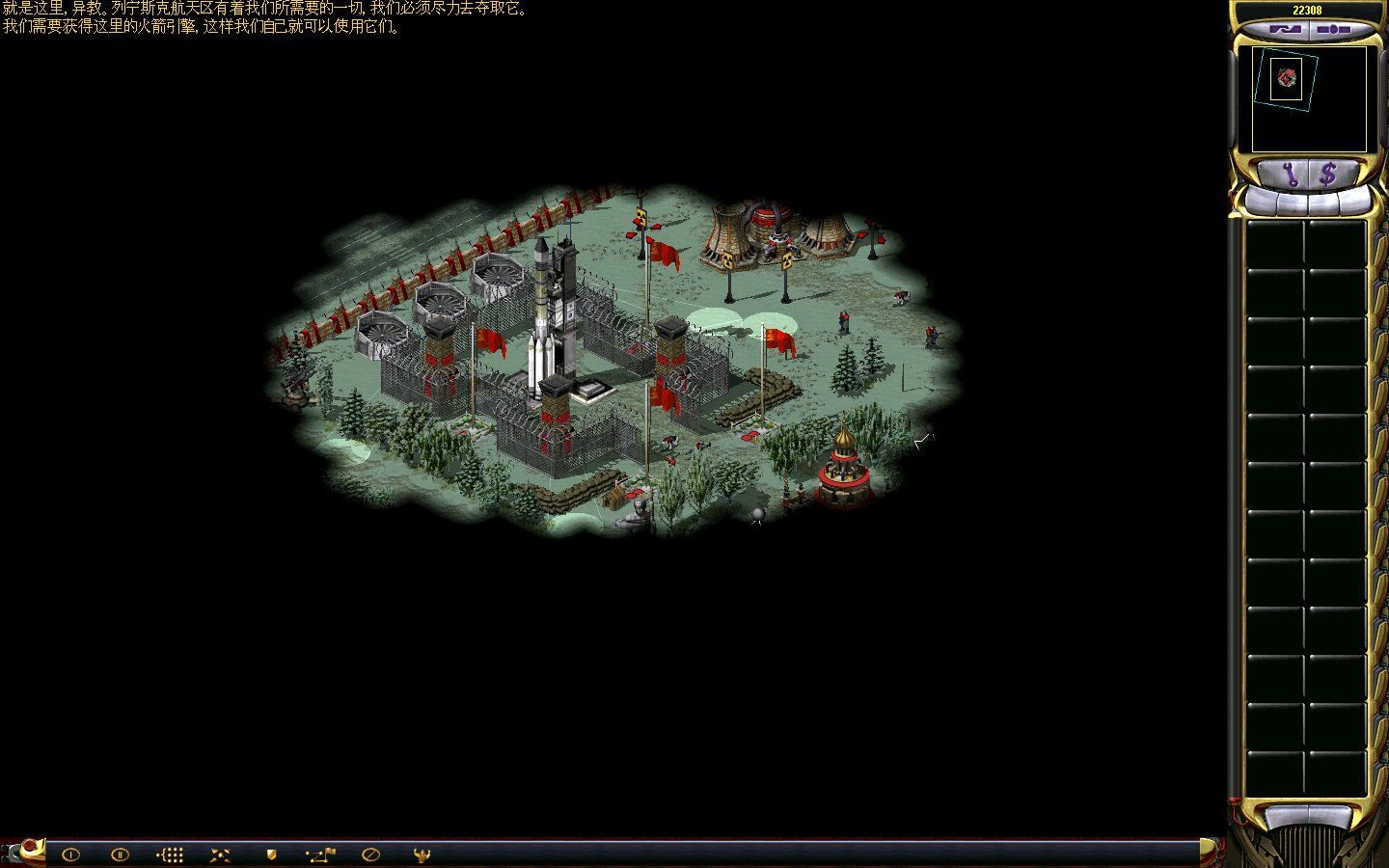Activate the wrench repair button

[1290, 175]
